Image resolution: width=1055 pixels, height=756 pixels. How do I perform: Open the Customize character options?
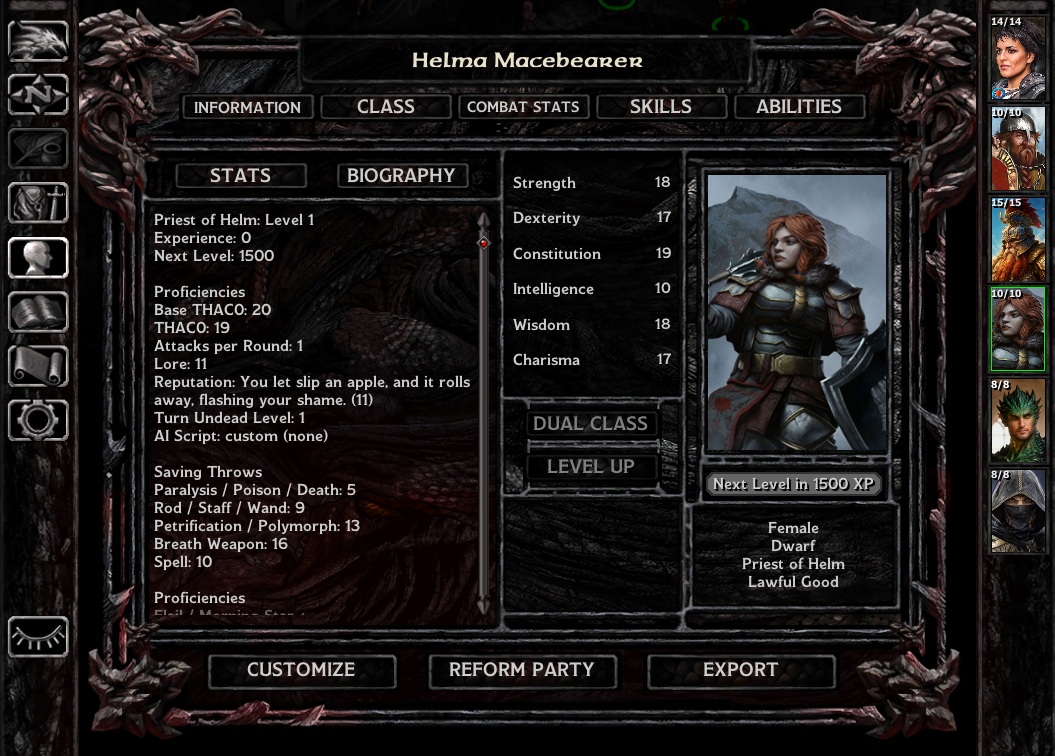tap(301, 670)
